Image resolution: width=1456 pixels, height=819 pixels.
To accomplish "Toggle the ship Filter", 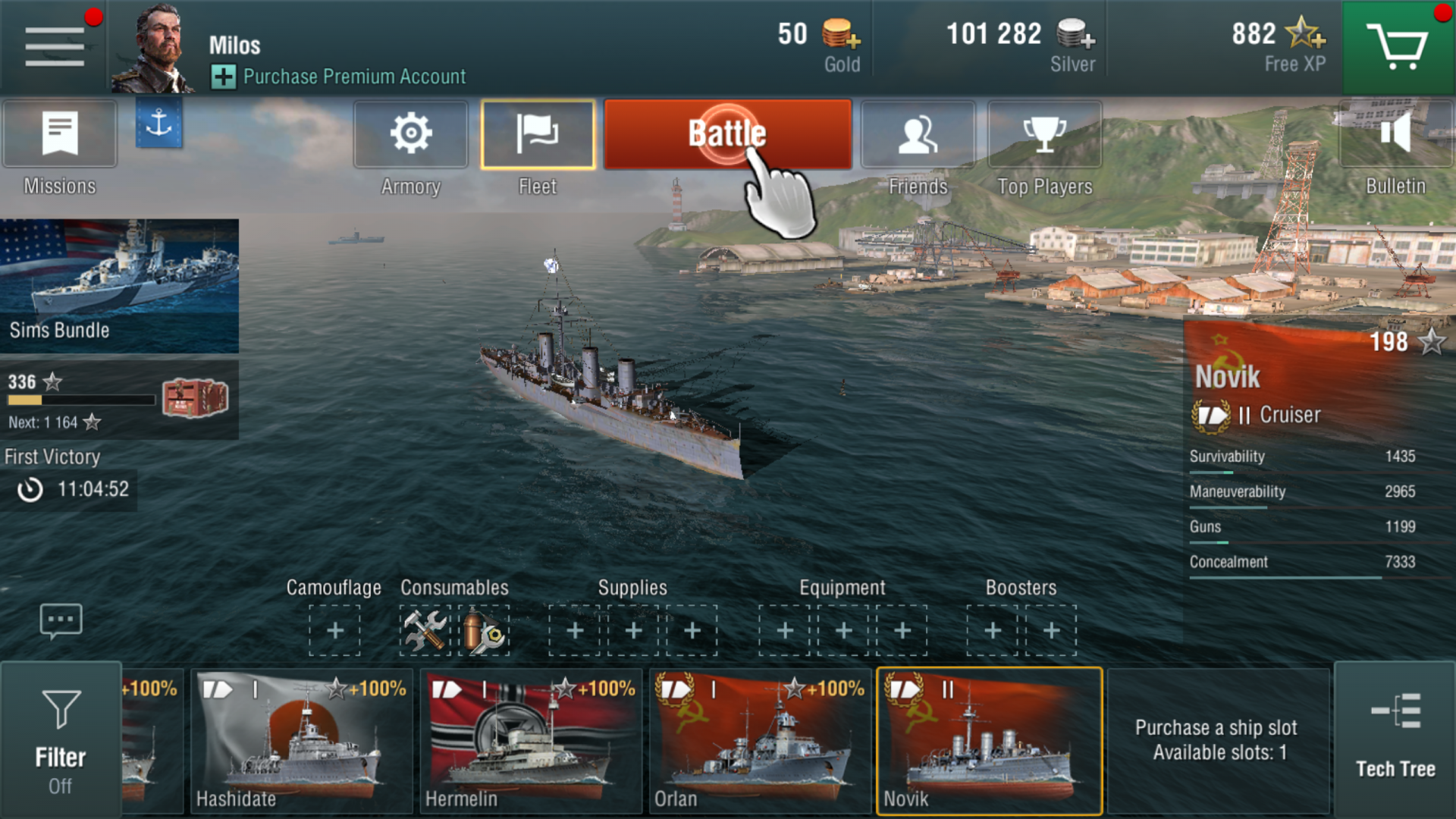I will point(61,739).
